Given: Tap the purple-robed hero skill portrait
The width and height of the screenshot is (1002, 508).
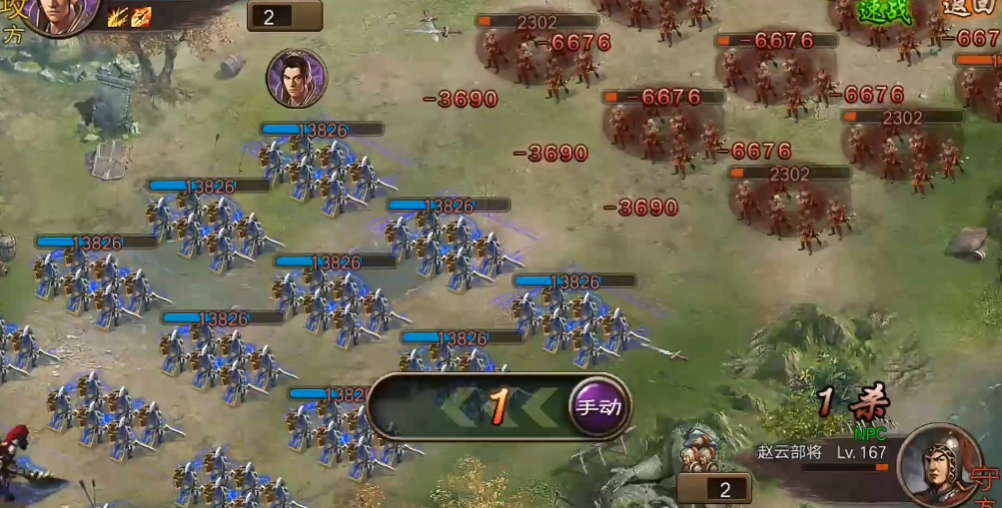Looking at the screenshot, I should (296, 78).
